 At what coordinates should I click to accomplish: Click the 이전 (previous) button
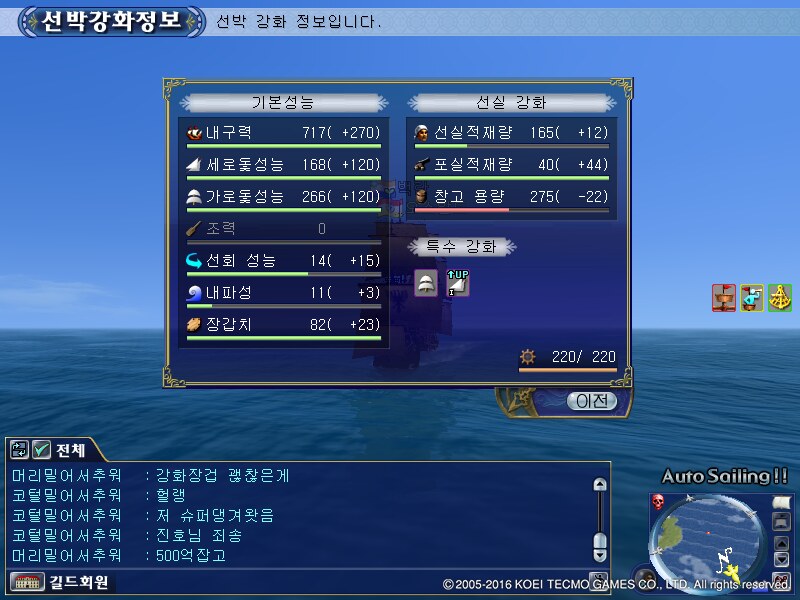(x=591, y=401)
